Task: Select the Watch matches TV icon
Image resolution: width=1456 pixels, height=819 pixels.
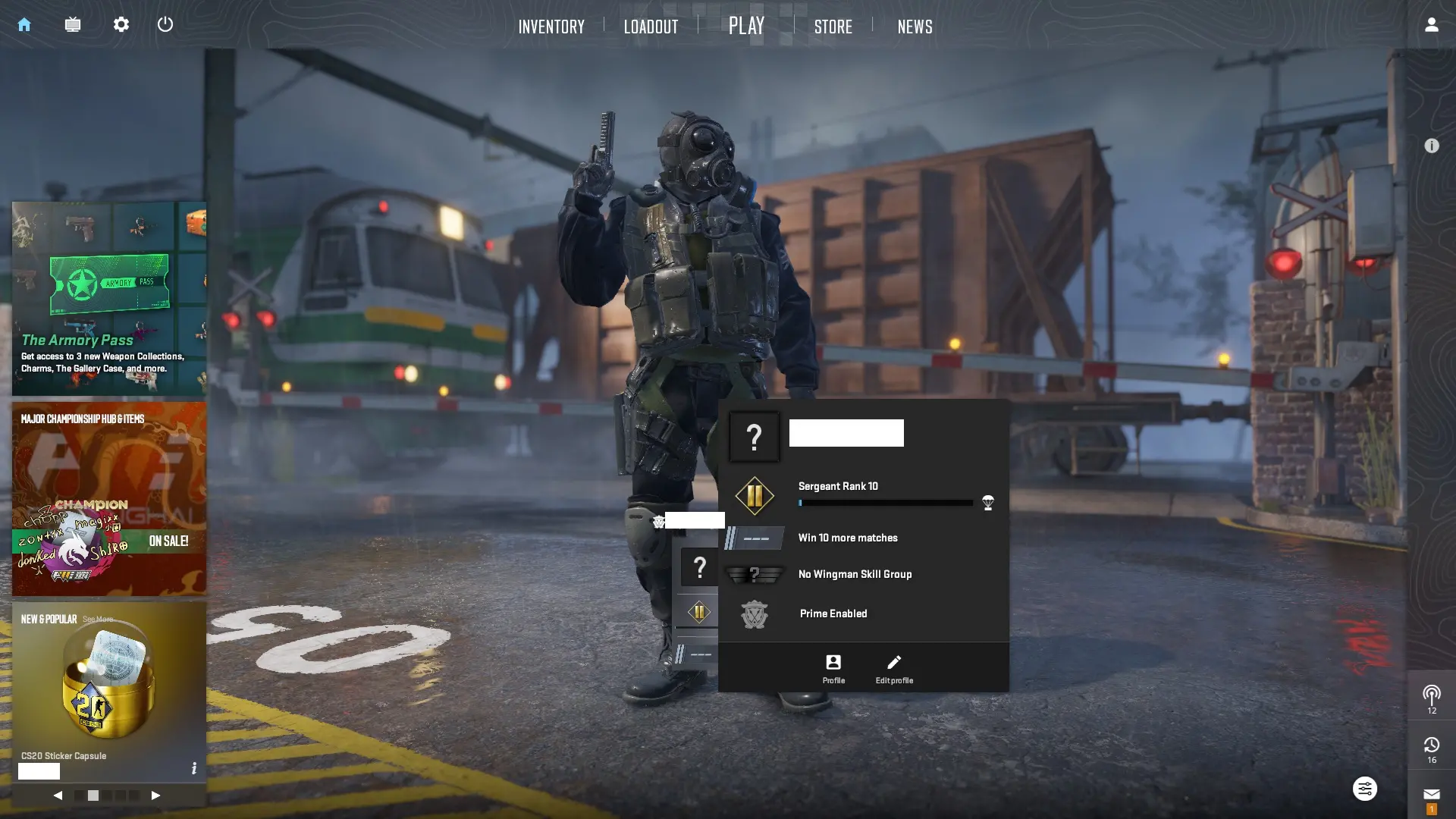Action: click(73, 24)
